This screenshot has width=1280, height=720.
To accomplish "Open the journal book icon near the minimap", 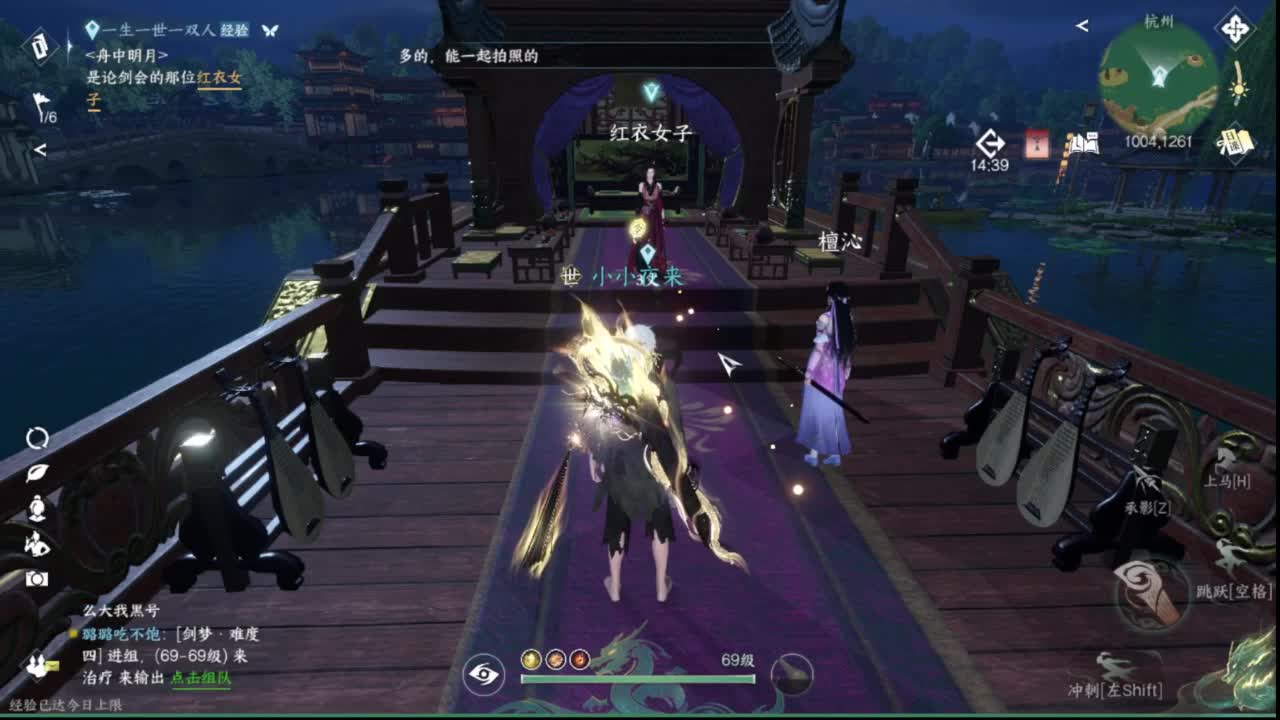I will click(x=1084, y=143).
